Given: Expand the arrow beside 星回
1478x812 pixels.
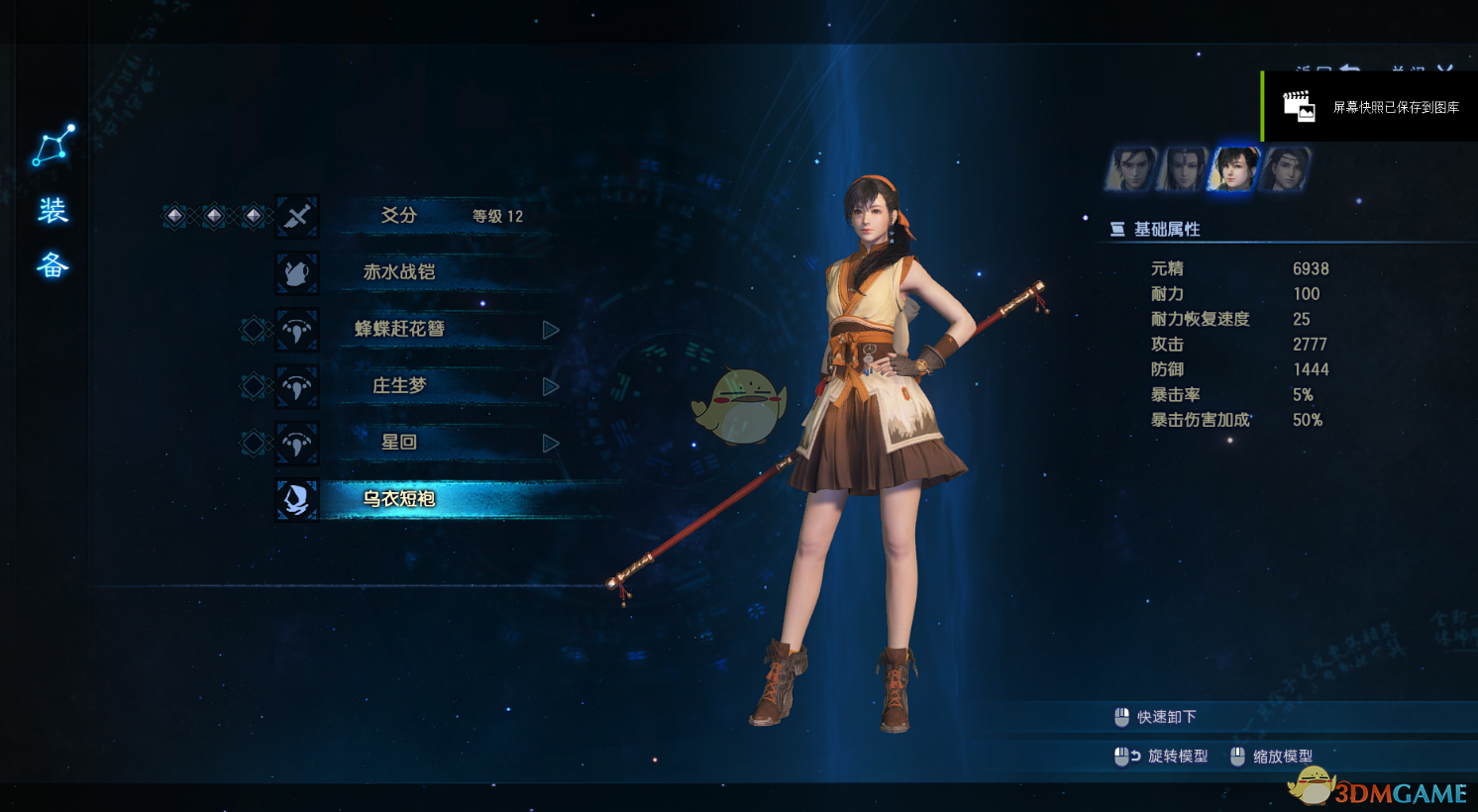Looking at the screenshot, I should tap(551, 444).
